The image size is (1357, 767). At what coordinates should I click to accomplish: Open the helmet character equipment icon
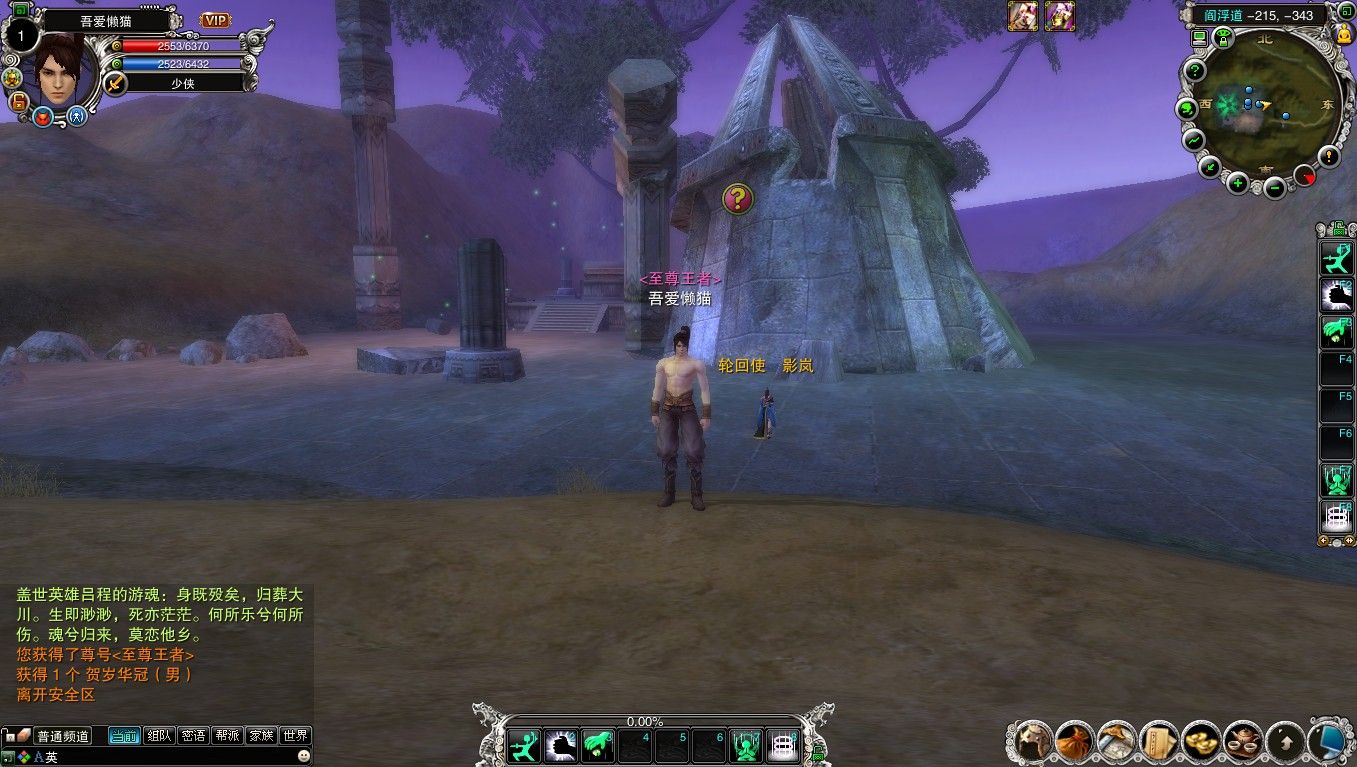[1034, 741]
